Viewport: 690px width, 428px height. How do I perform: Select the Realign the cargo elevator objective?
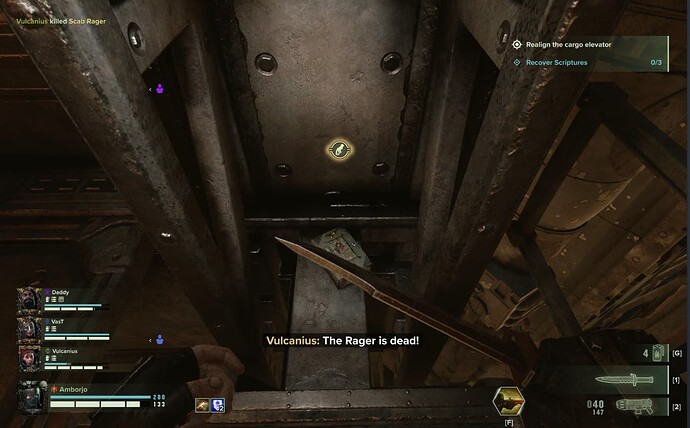(567, 44)
